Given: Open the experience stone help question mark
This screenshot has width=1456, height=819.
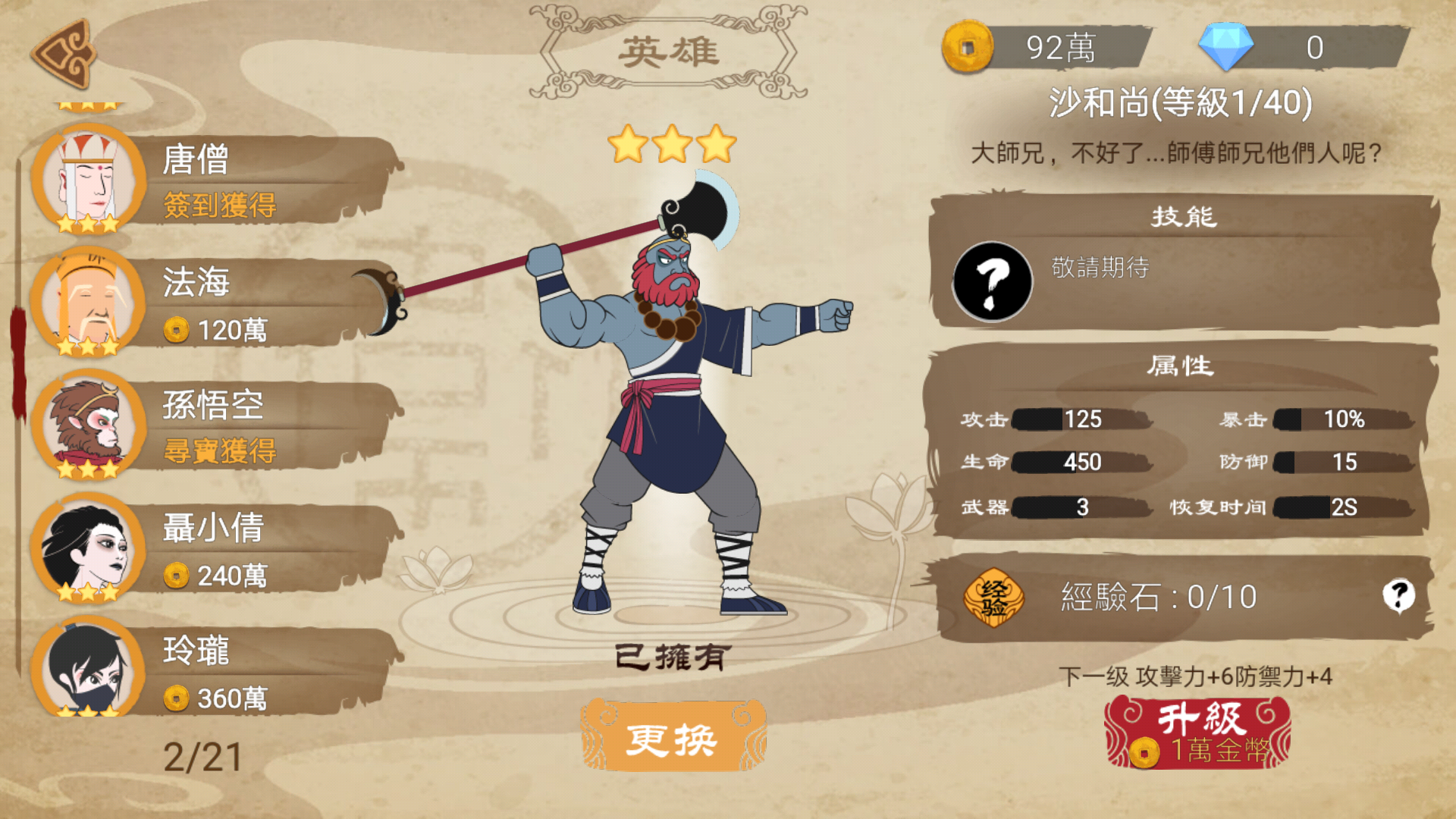Looking at the screenshot, I should pos(1398,595).
